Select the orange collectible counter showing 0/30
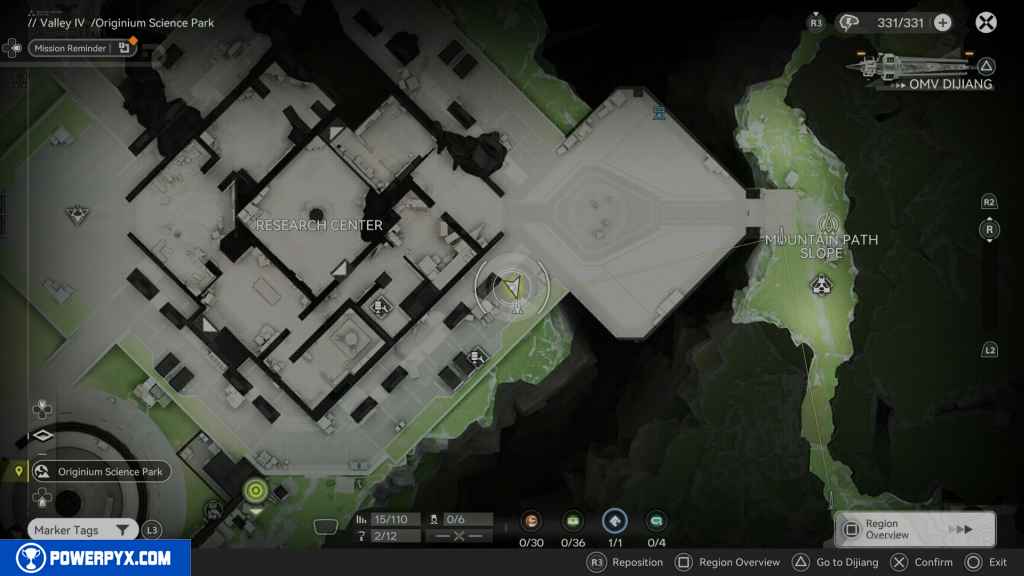 click(531, 522)
